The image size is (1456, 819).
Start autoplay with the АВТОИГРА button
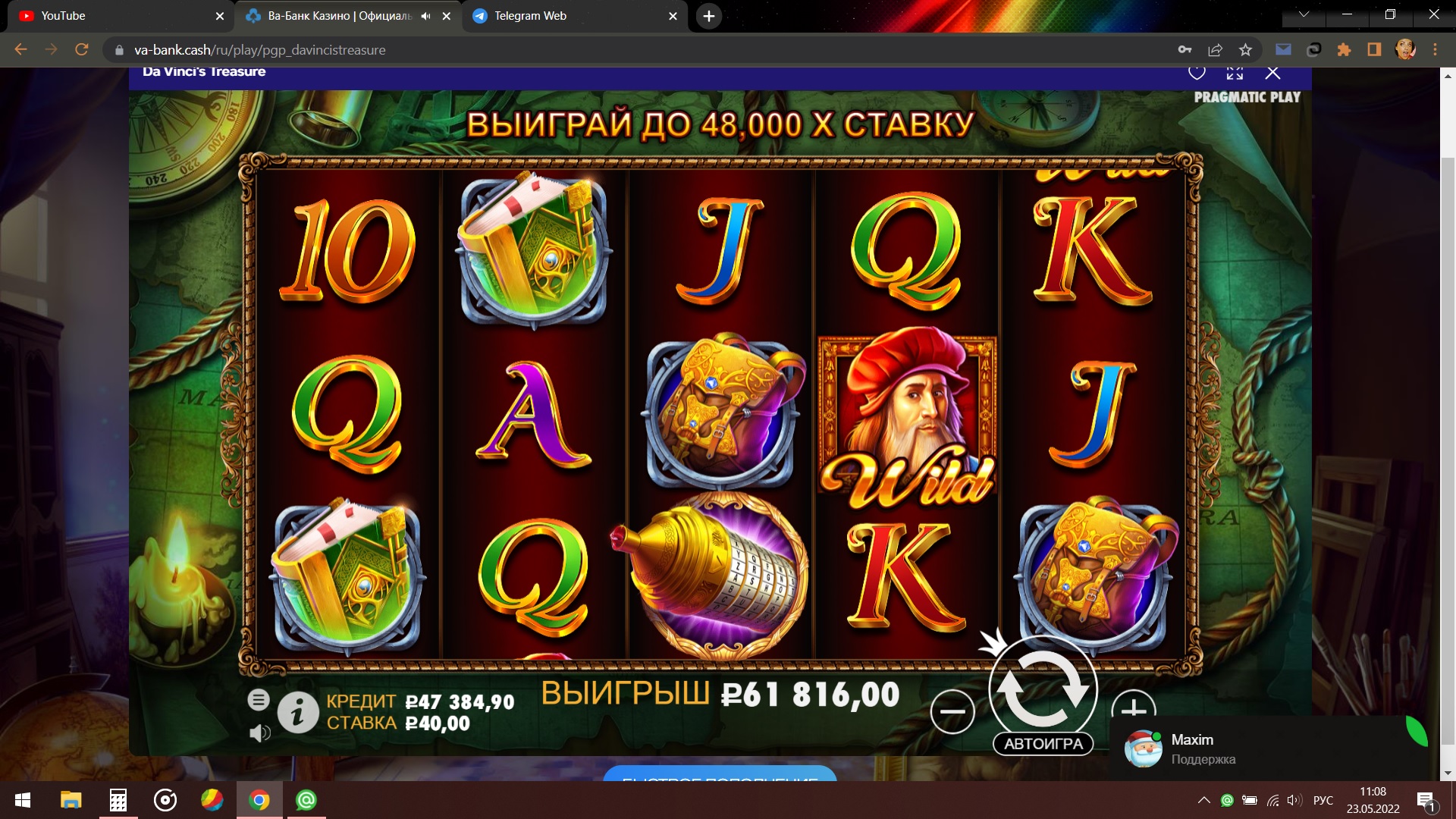[1043, 744]
